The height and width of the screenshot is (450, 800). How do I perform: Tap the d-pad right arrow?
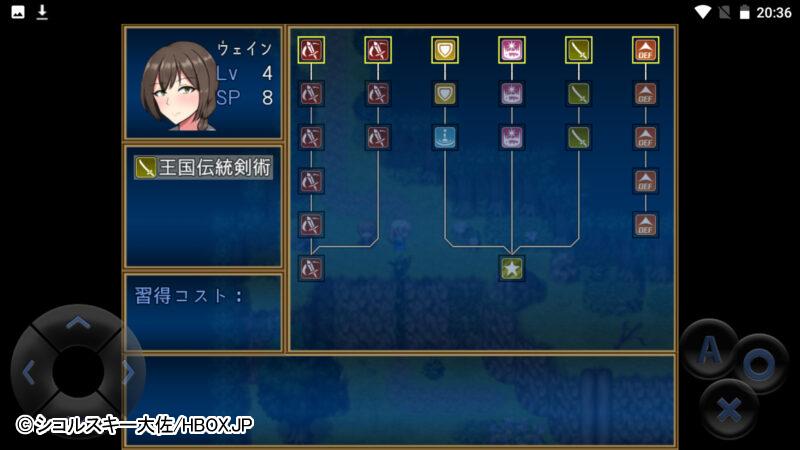coord(128,372)
